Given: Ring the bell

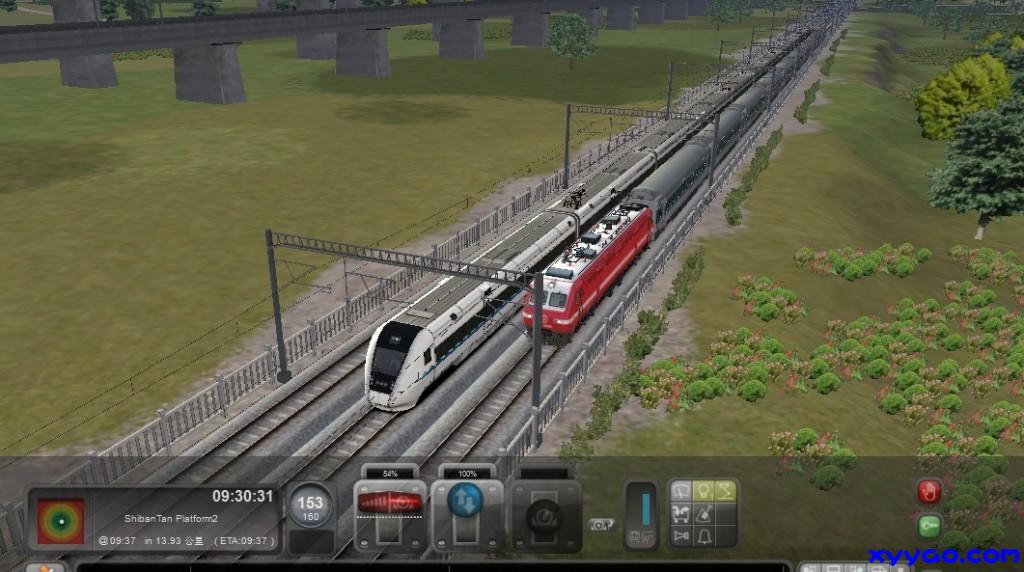Looking at the screenshot, I should pos(703,538).
